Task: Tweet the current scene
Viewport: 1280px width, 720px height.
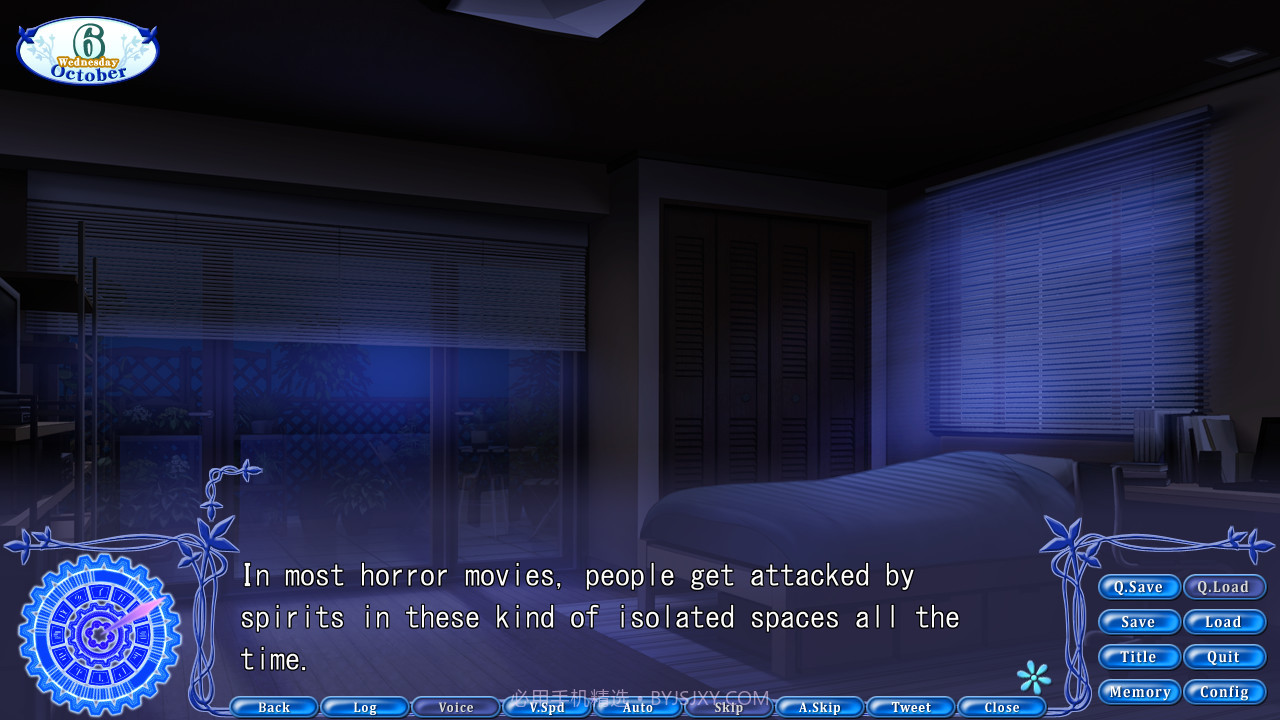Action: 910,707
